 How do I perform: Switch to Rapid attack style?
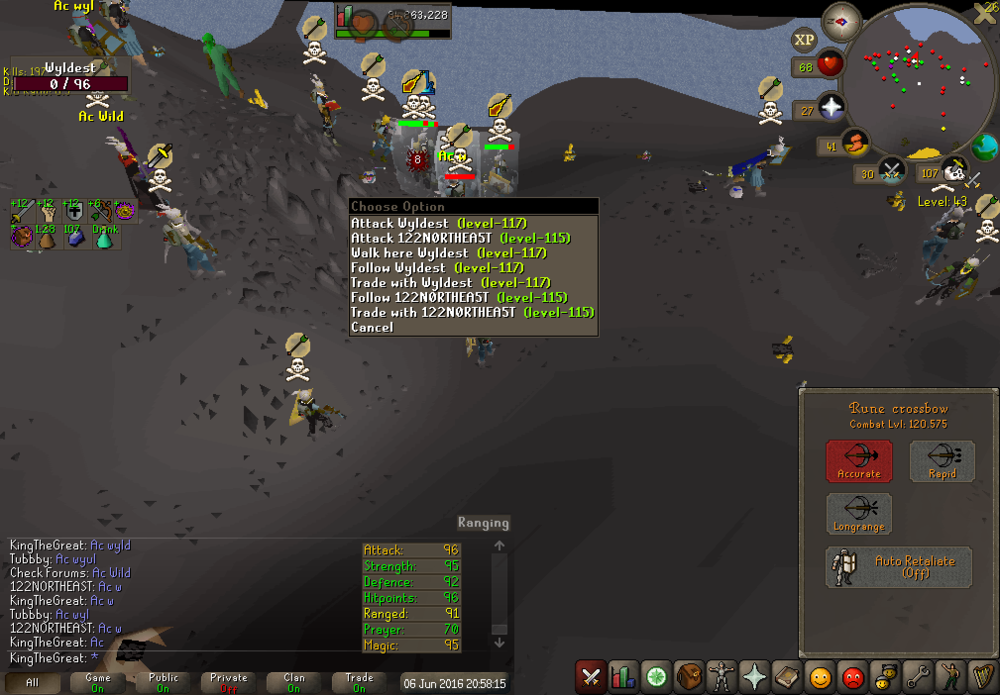pyautogui.click(x=942, y=461)
